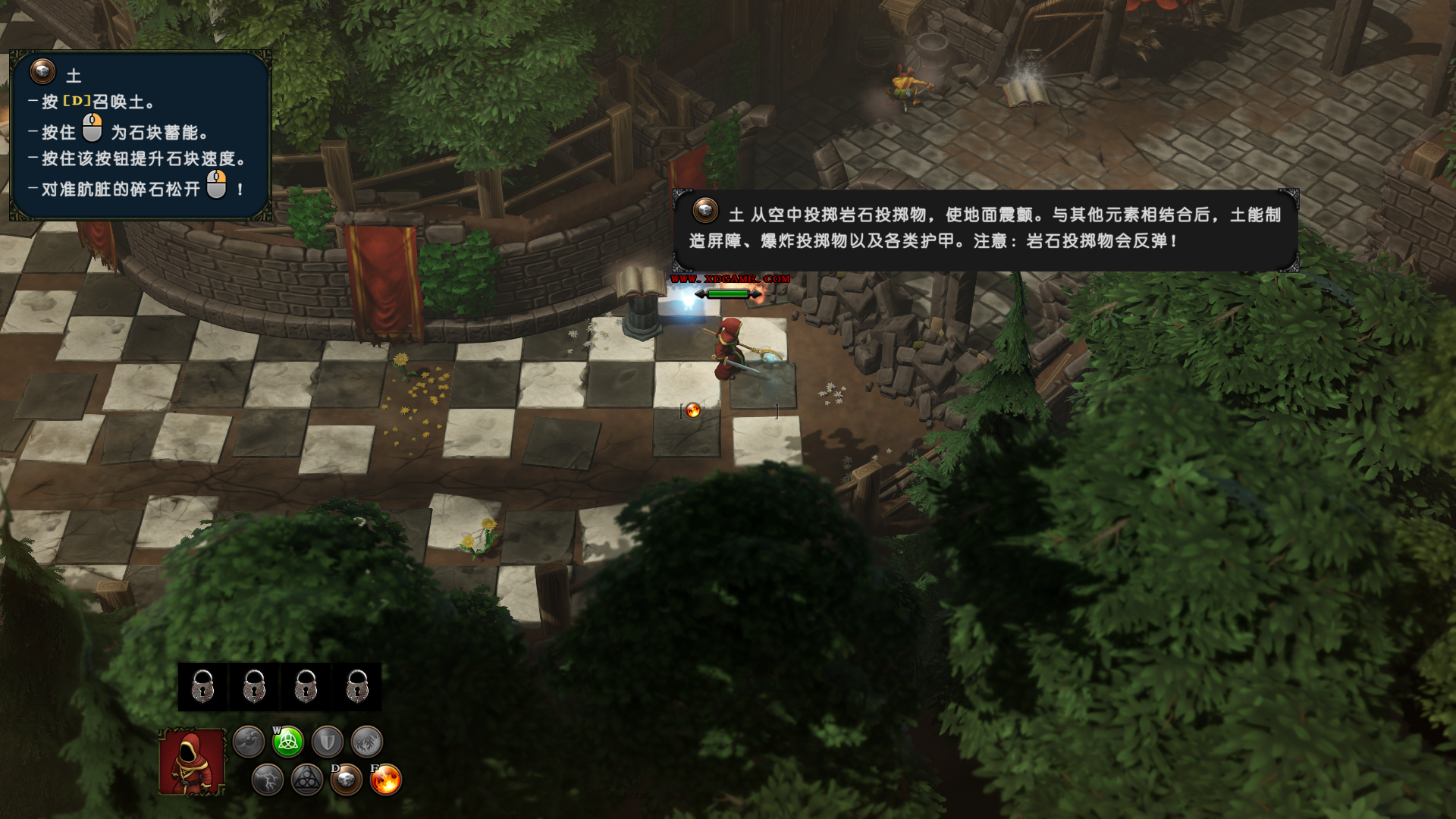Click the Earth element description tooltip
The height and width of the screenshot is (819, 1456).
pos(985,230)
